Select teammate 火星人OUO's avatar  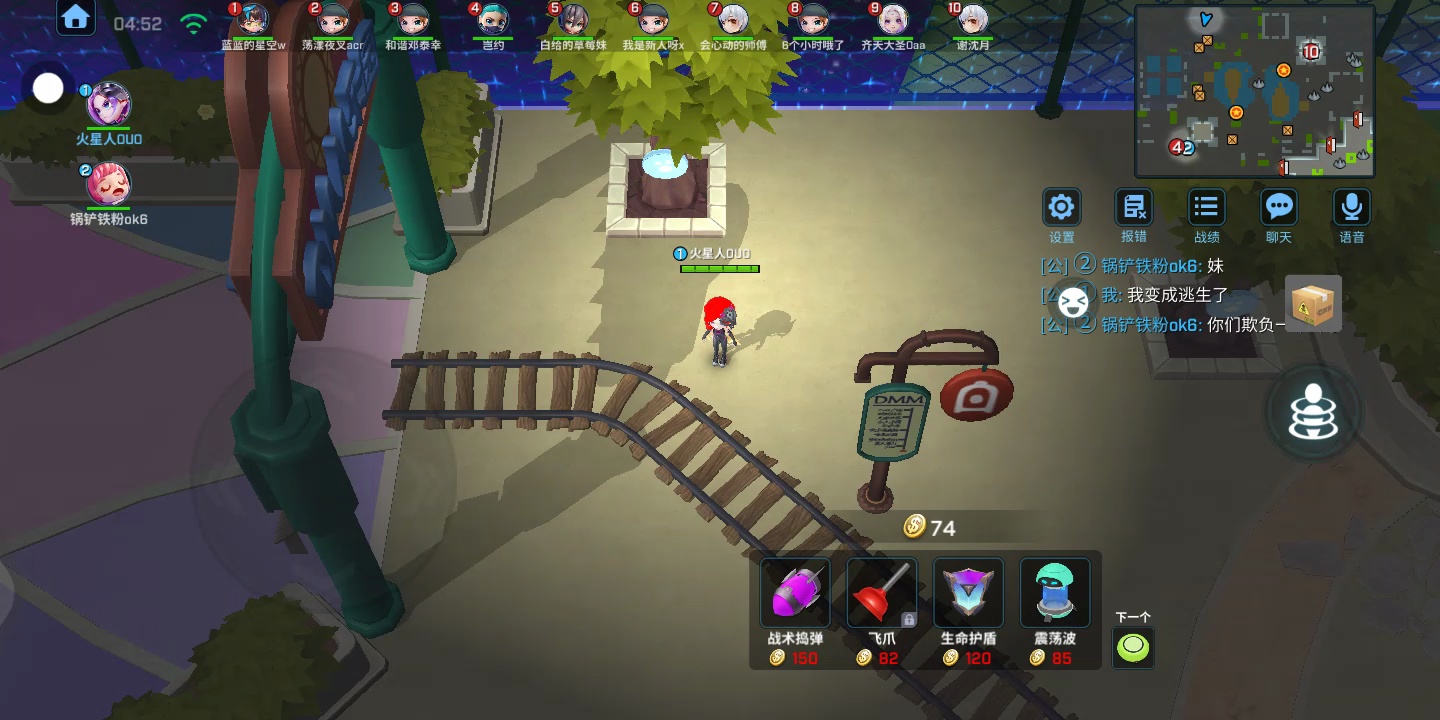[109, 104]
